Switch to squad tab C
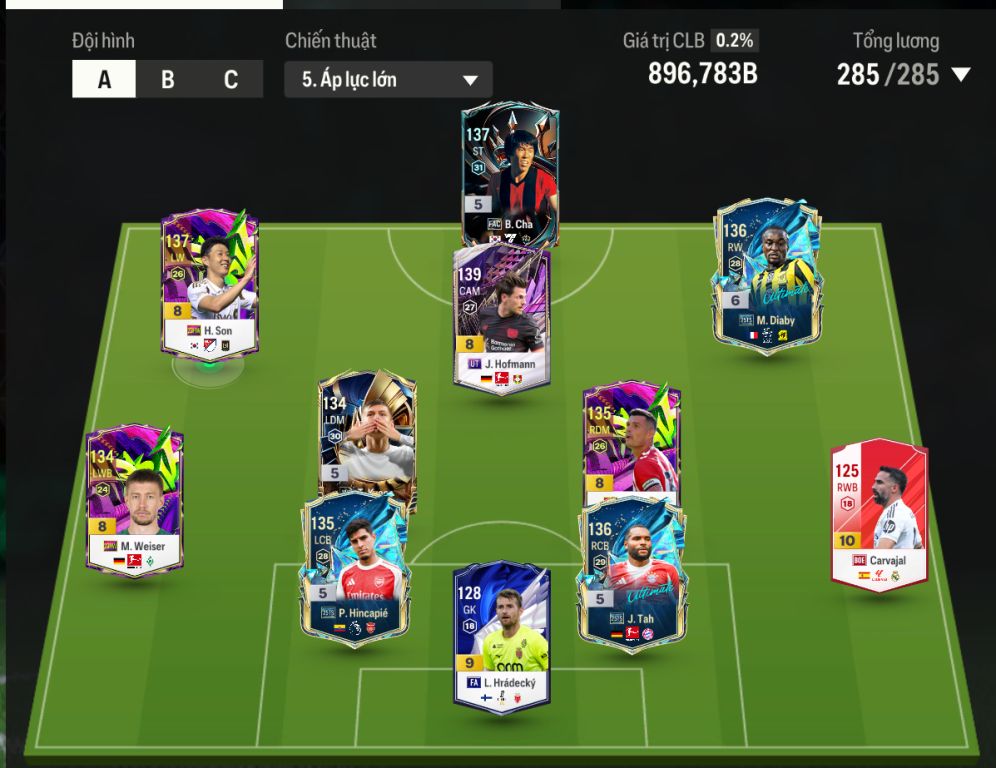The width and height of the screenshot is (996, 768). [x=231, y=80]
